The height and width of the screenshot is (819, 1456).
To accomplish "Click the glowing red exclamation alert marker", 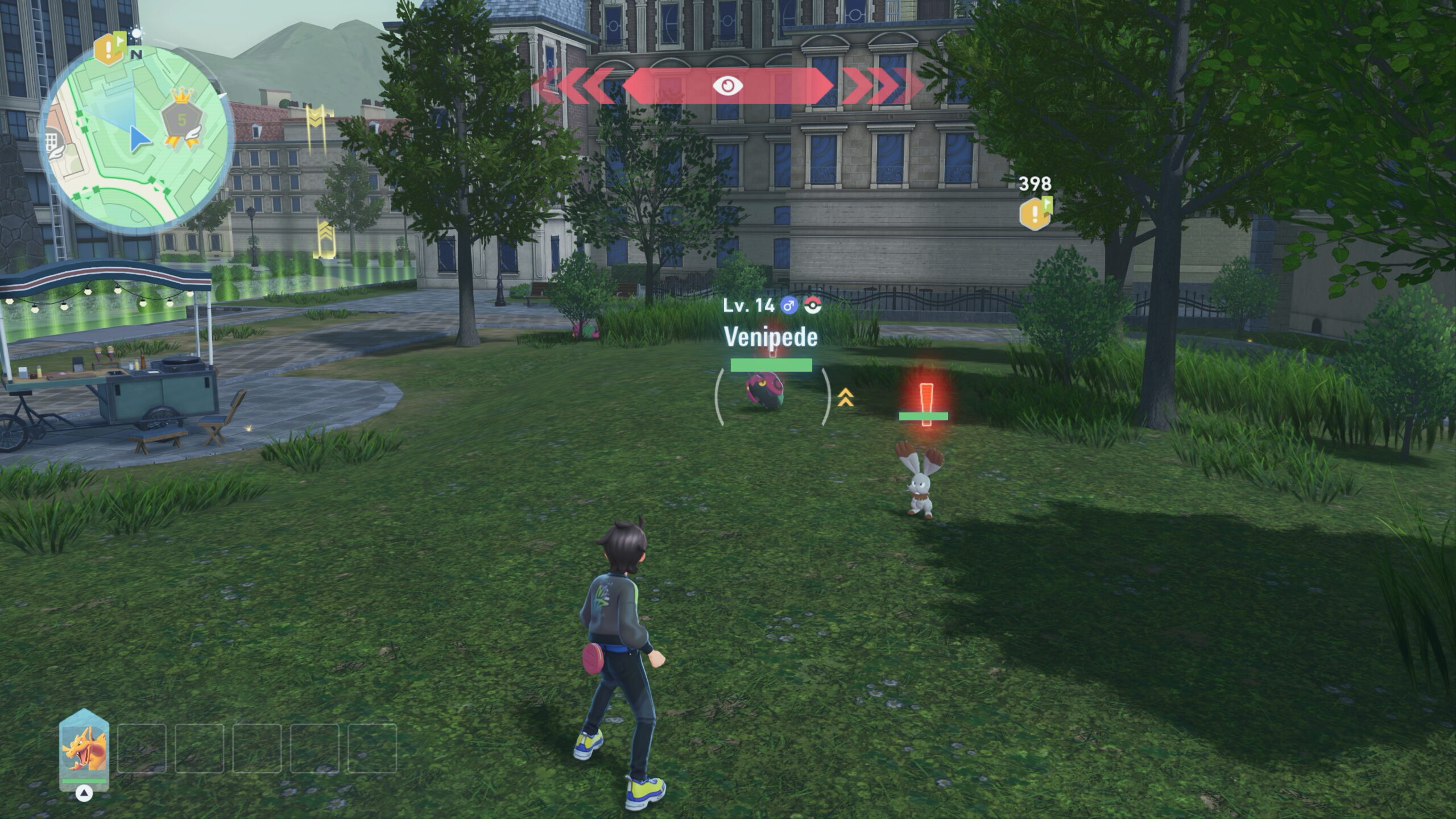I will tap(926, 403).
